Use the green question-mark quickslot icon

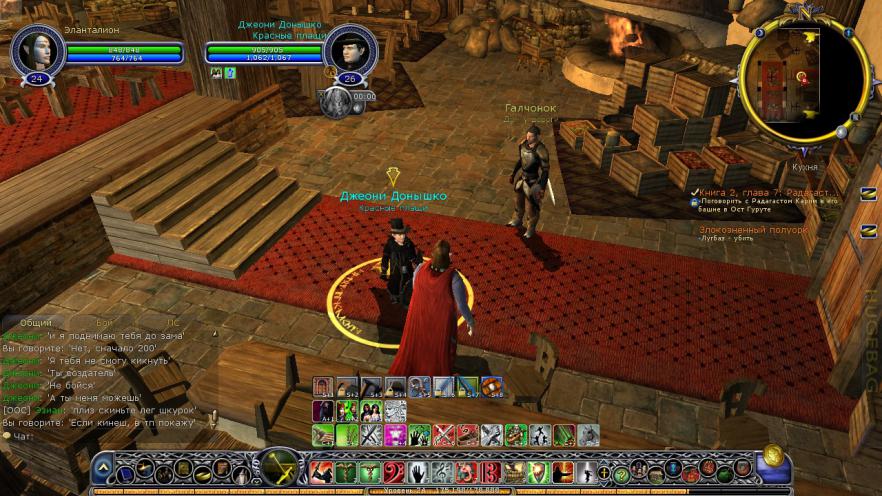coord(620,474)
